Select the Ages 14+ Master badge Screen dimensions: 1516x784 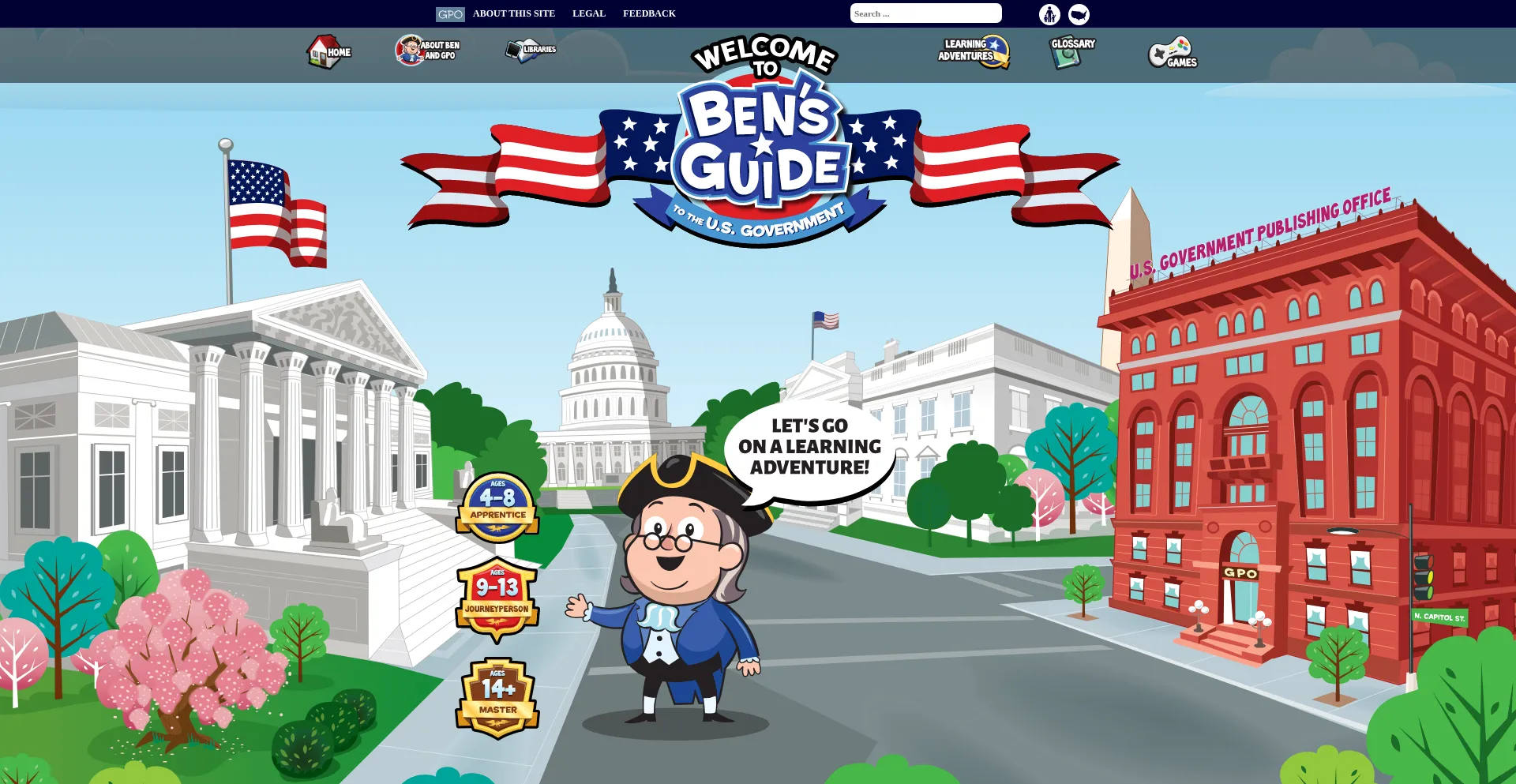pyautogui.click(x=497, y=695)
